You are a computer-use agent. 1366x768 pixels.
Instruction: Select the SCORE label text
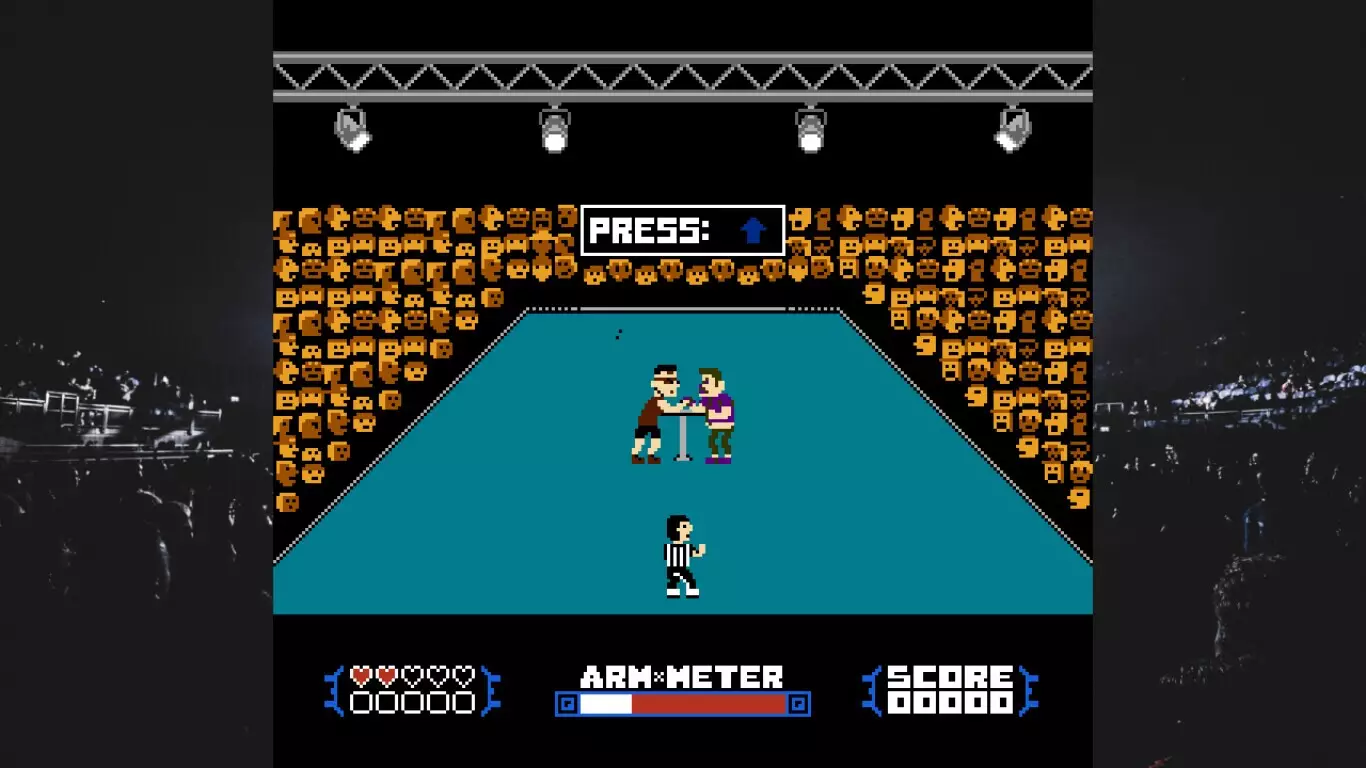(x=950, y=676)
